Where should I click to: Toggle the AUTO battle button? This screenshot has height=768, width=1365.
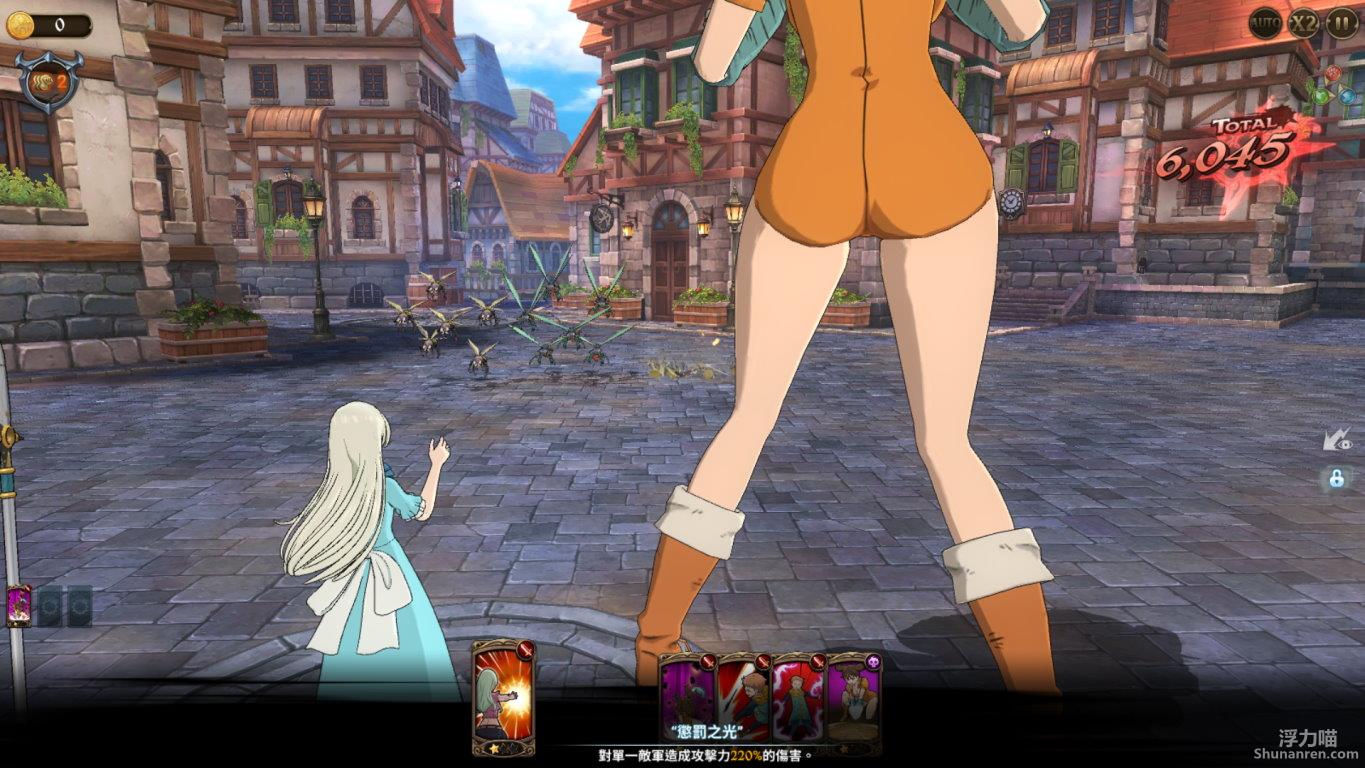coord(1265,22)
